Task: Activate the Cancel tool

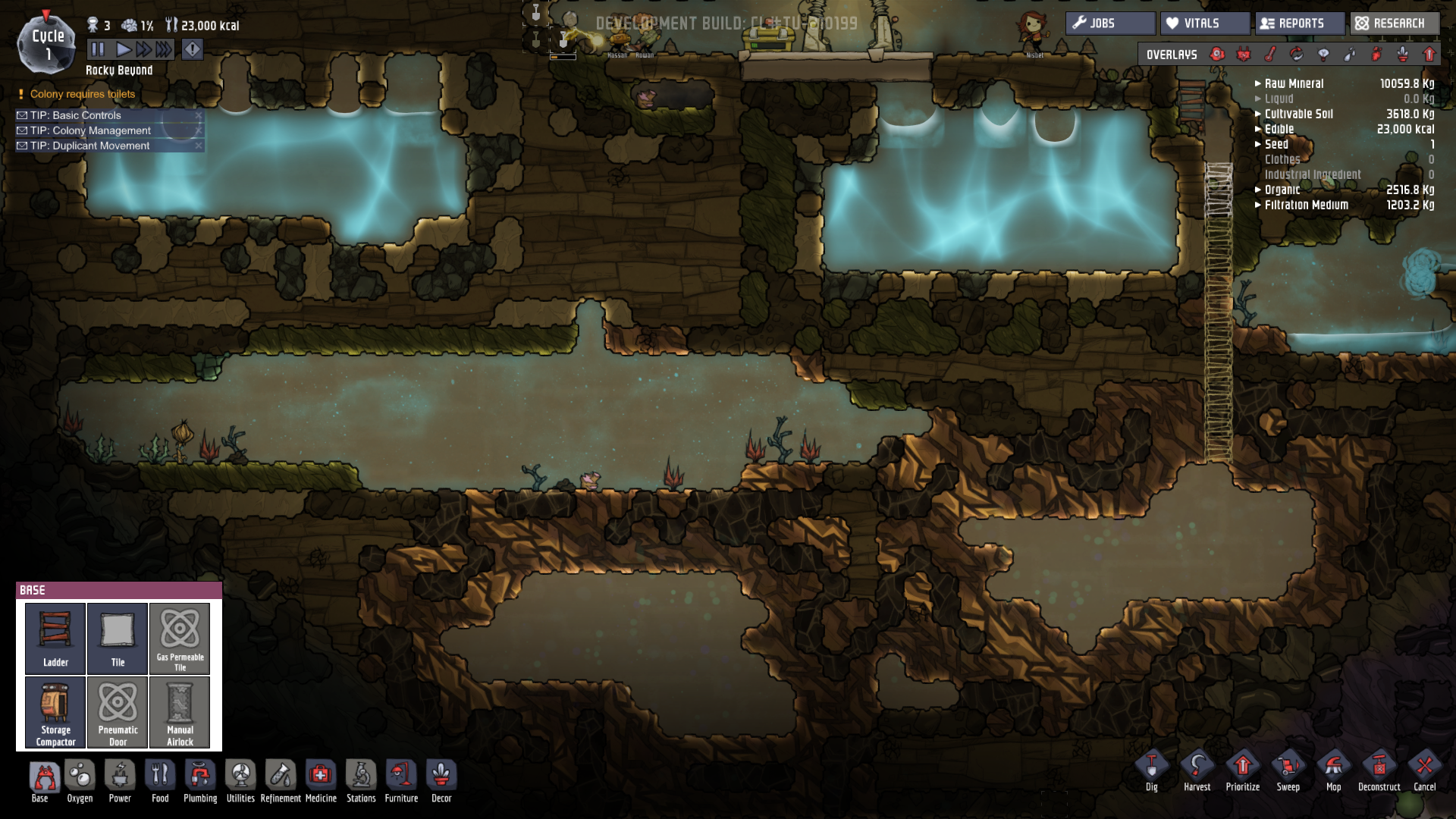Action: tap(1424, 771)
